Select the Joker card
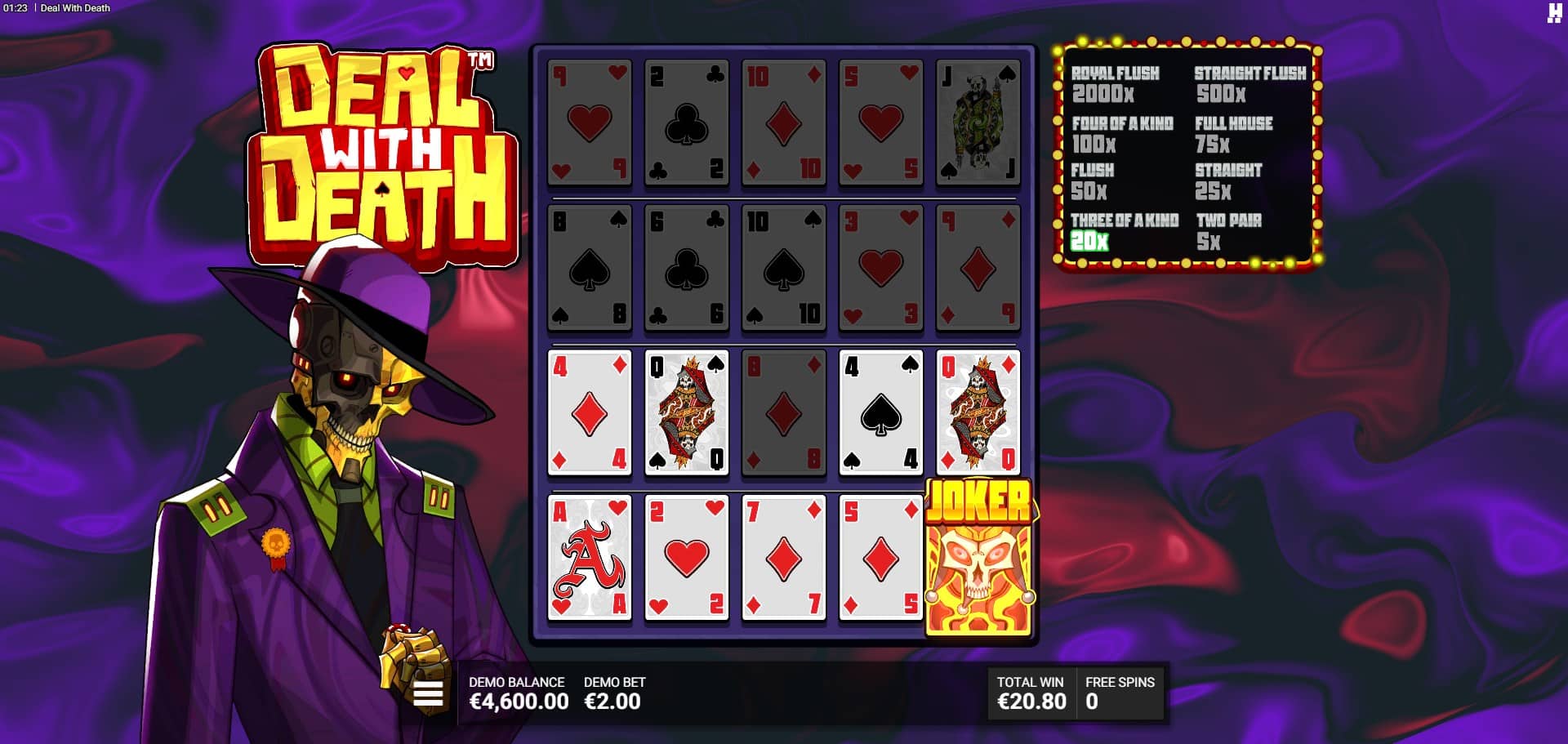The width and height of the screenshot is (1568, 744). point(978,559)
